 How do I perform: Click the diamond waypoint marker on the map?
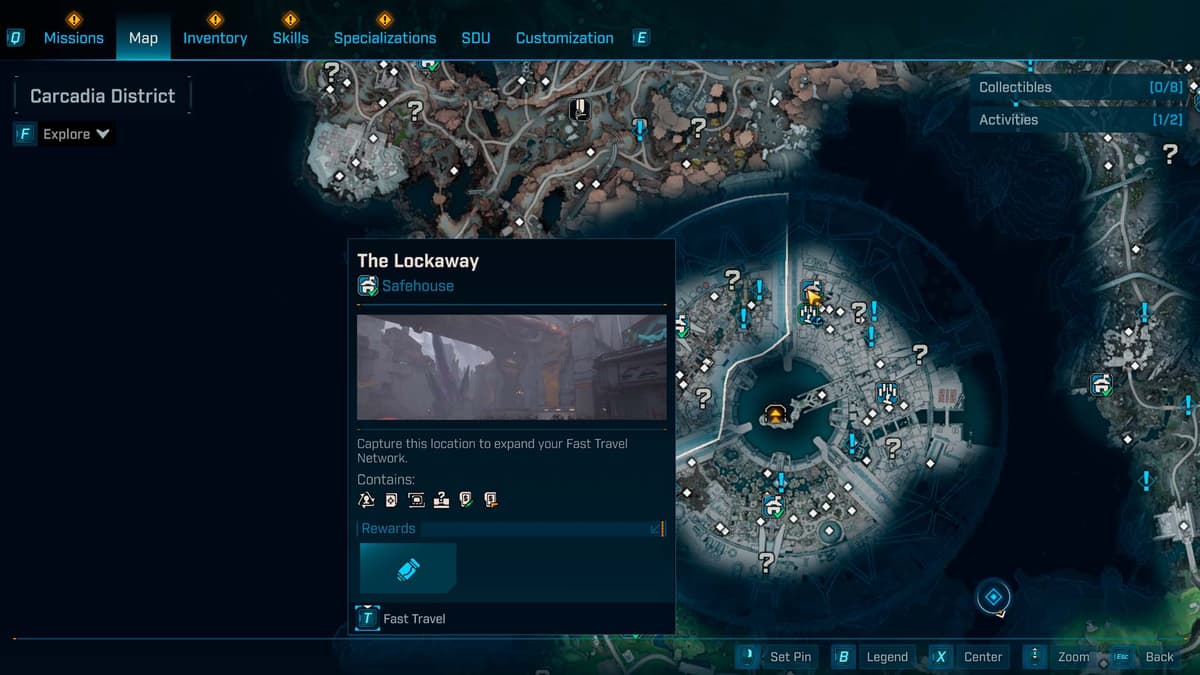tap(993, 598)
